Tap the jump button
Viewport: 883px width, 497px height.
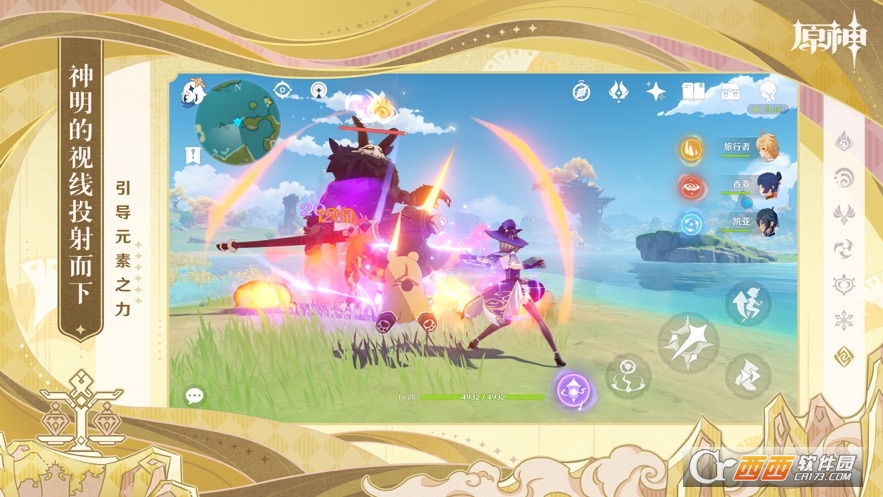[x=748, y=301]
